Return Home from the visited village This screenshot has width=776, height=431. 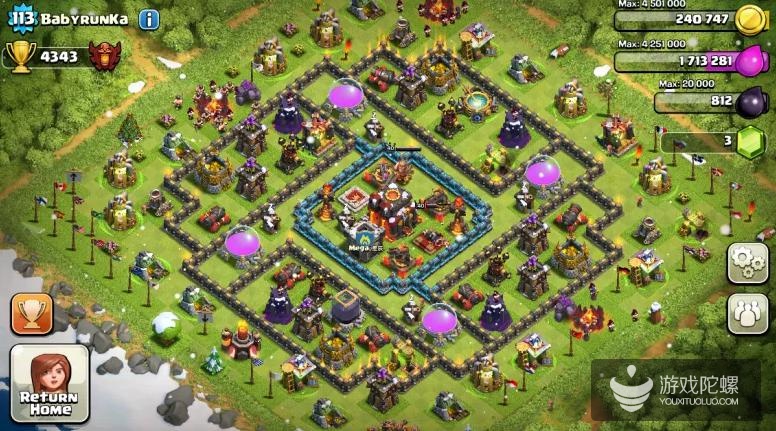coord(49,384)
